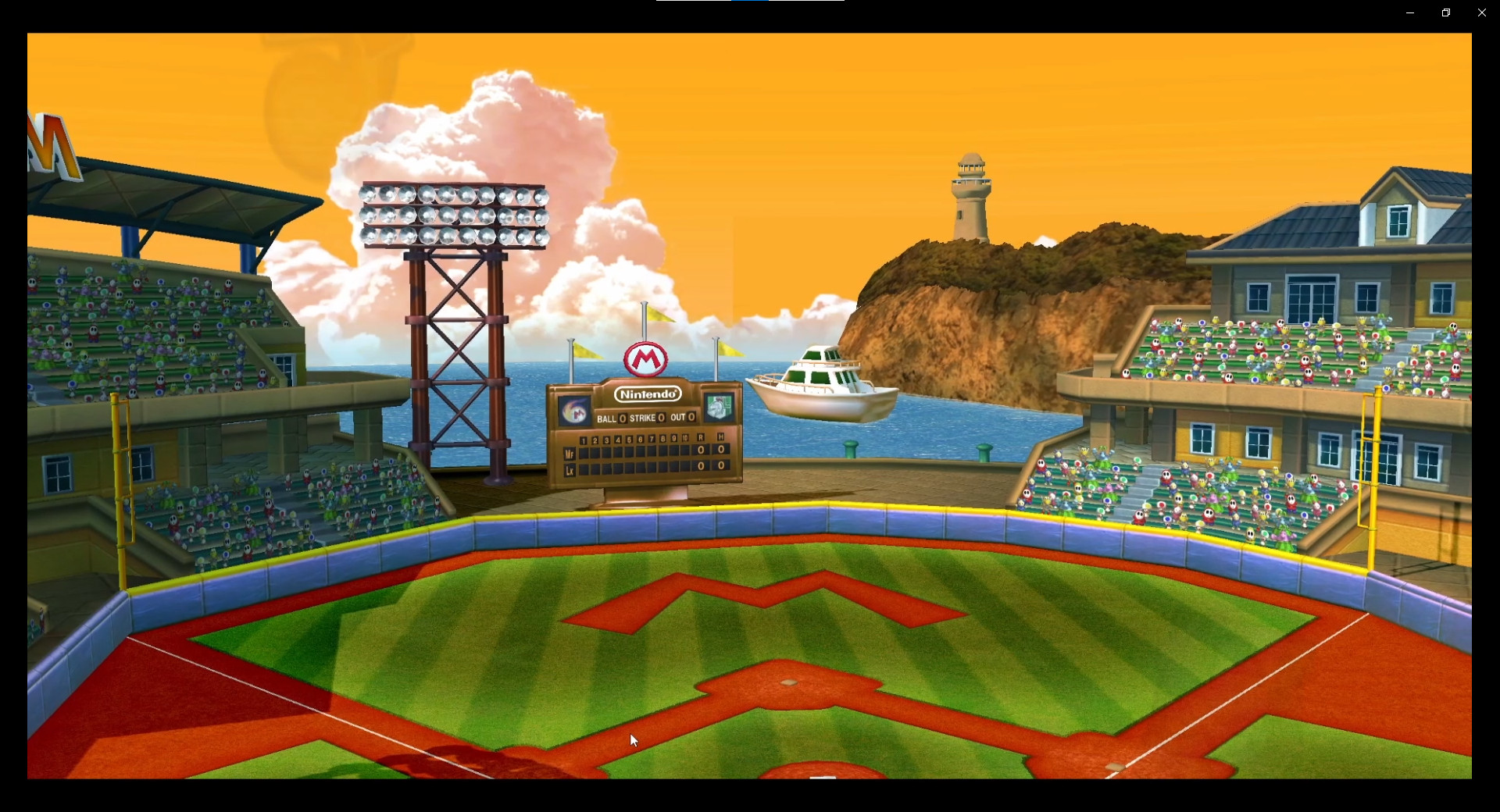Viewport: 1500px width, 812px height.
Task: Click the Nintendo logo on the scoreboard
Action: (x=647, y=394)
